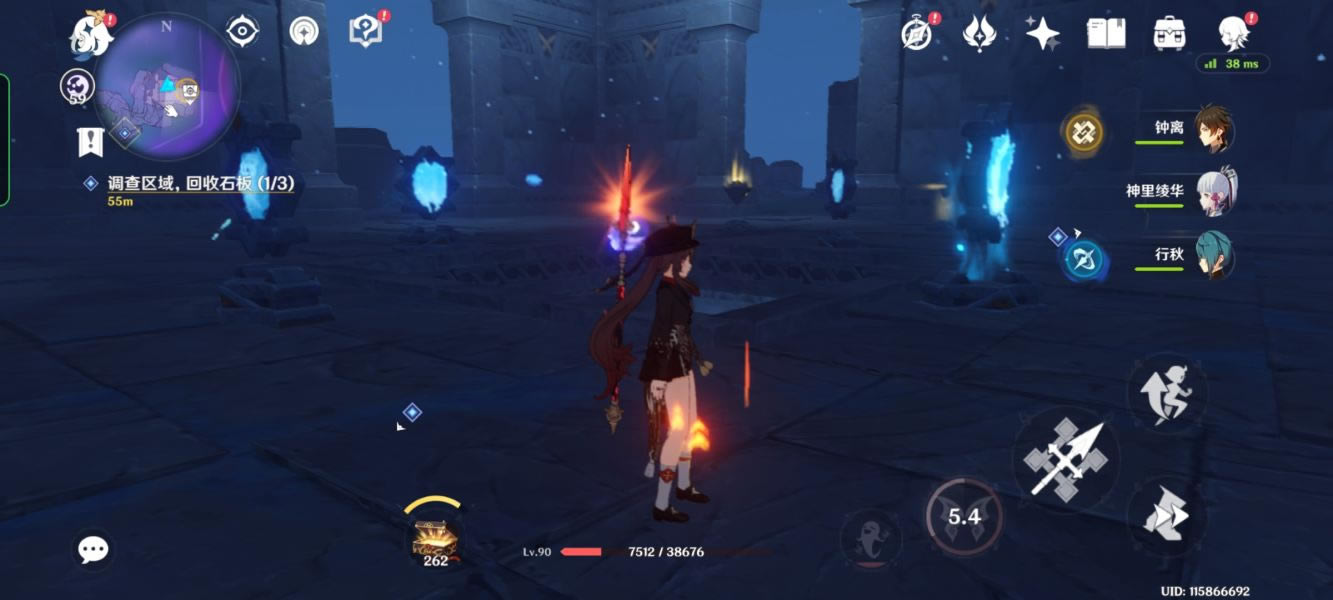Image resolution: width=1333 pixels, height=600 pixels.
Task: Open the quest log exclamation icon
Action: (x=90, y=142)
